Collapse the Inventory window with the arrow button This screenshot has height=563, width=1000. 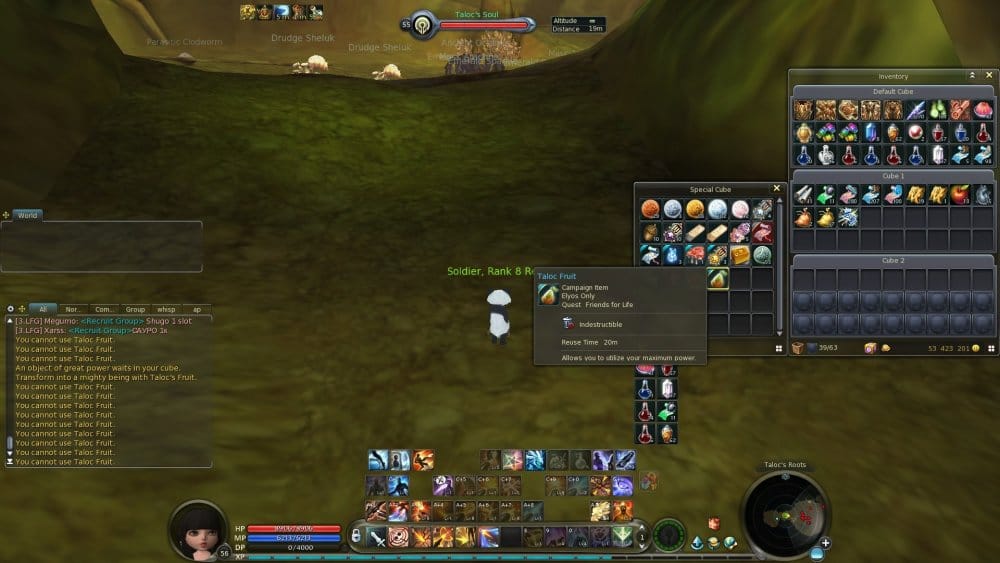tap(972, 76)
